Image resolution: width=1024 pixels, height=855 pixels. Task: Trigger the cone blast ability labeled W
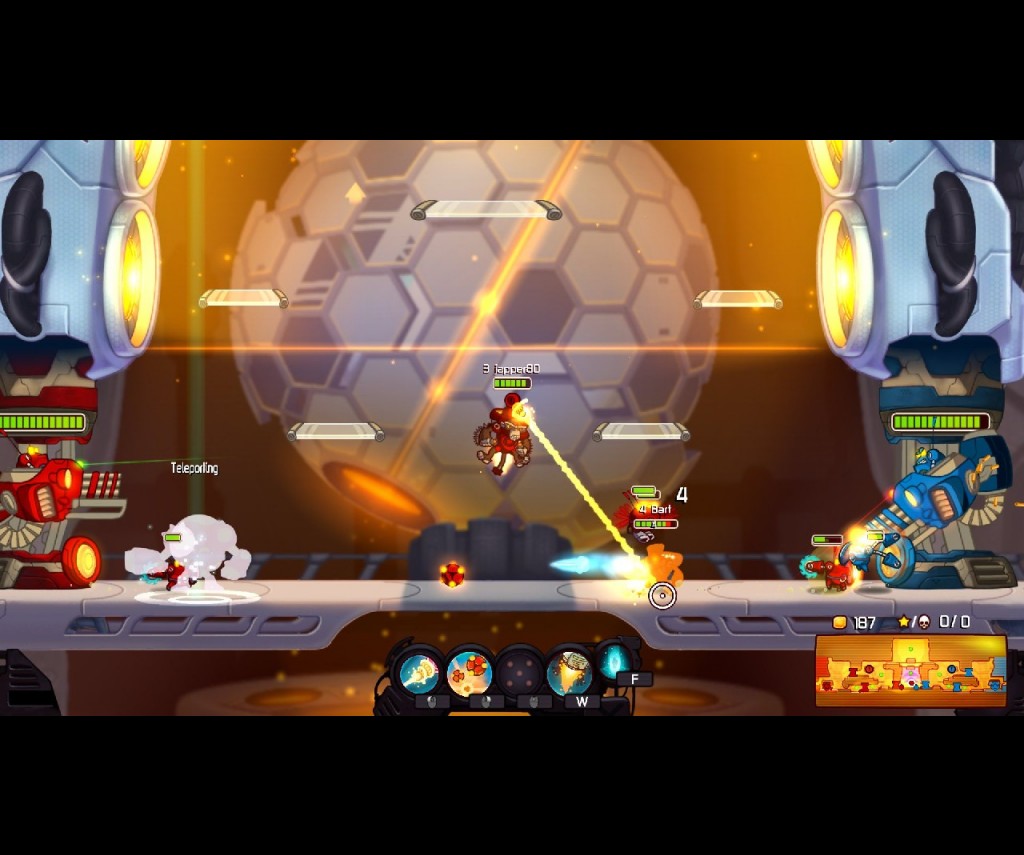[x=570, y=673]
